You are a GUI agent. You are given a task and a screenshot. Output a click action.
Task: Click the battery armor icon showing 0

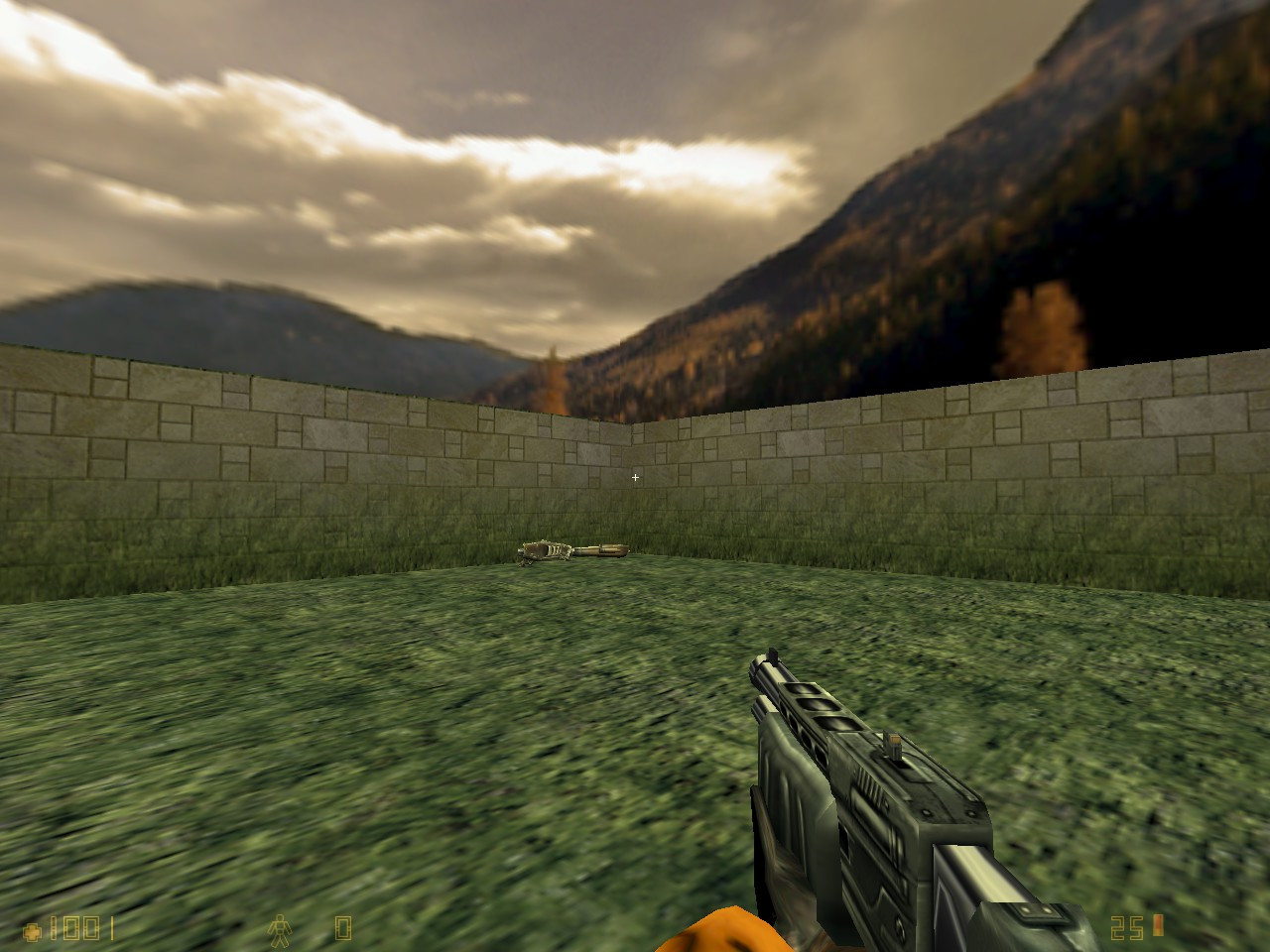tap(342, 928)
